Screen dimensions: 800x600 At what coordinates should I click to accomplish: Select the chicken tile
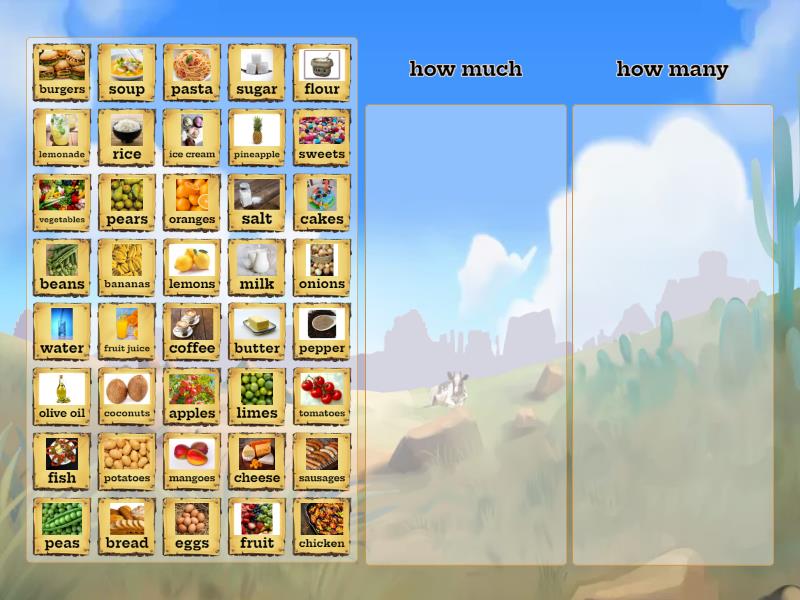pos(322,526)
